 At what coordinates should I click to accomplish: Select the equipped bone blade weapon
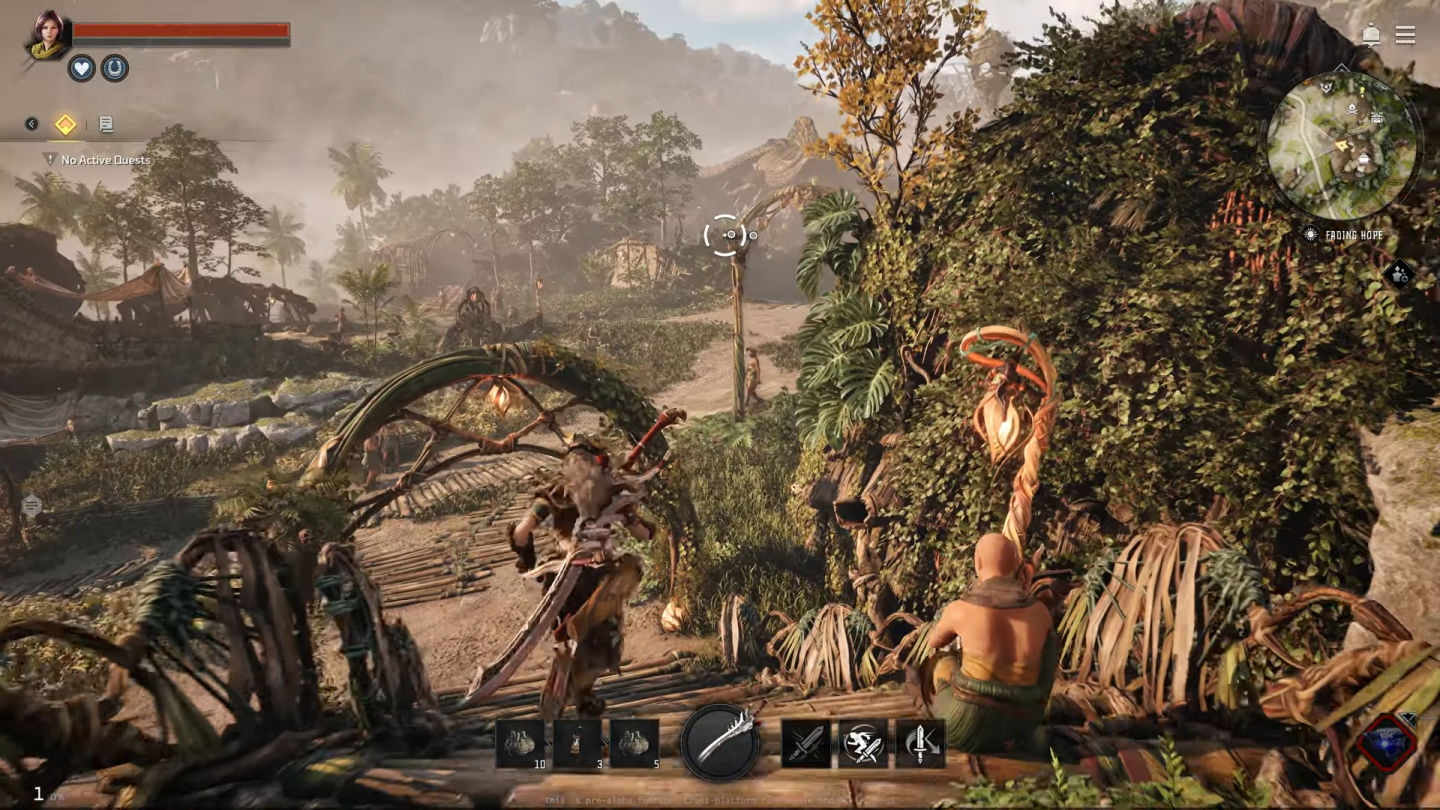click(x=720, y=742)
